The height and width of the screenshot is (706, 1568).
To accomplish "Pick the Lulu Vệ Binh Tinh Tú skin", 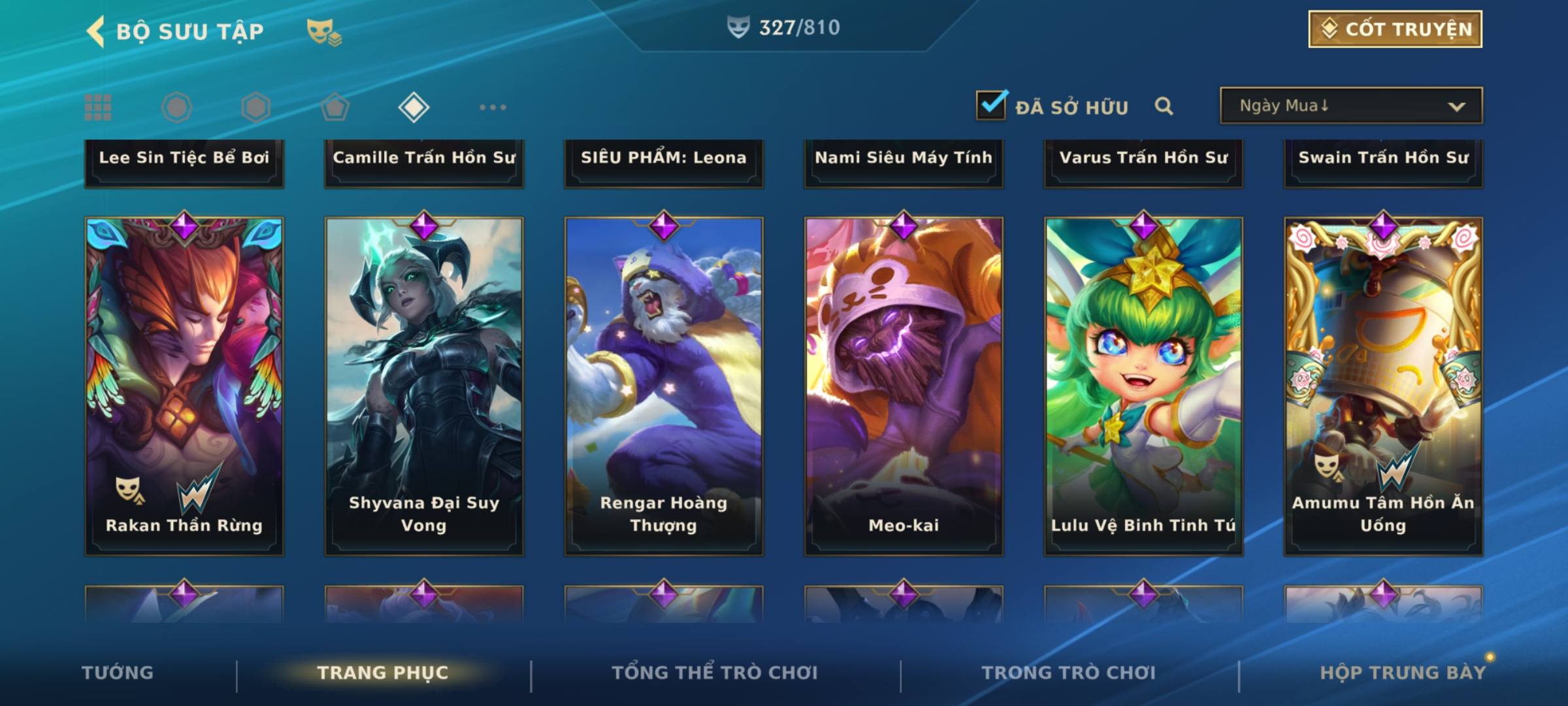I will pos(1143,386).
